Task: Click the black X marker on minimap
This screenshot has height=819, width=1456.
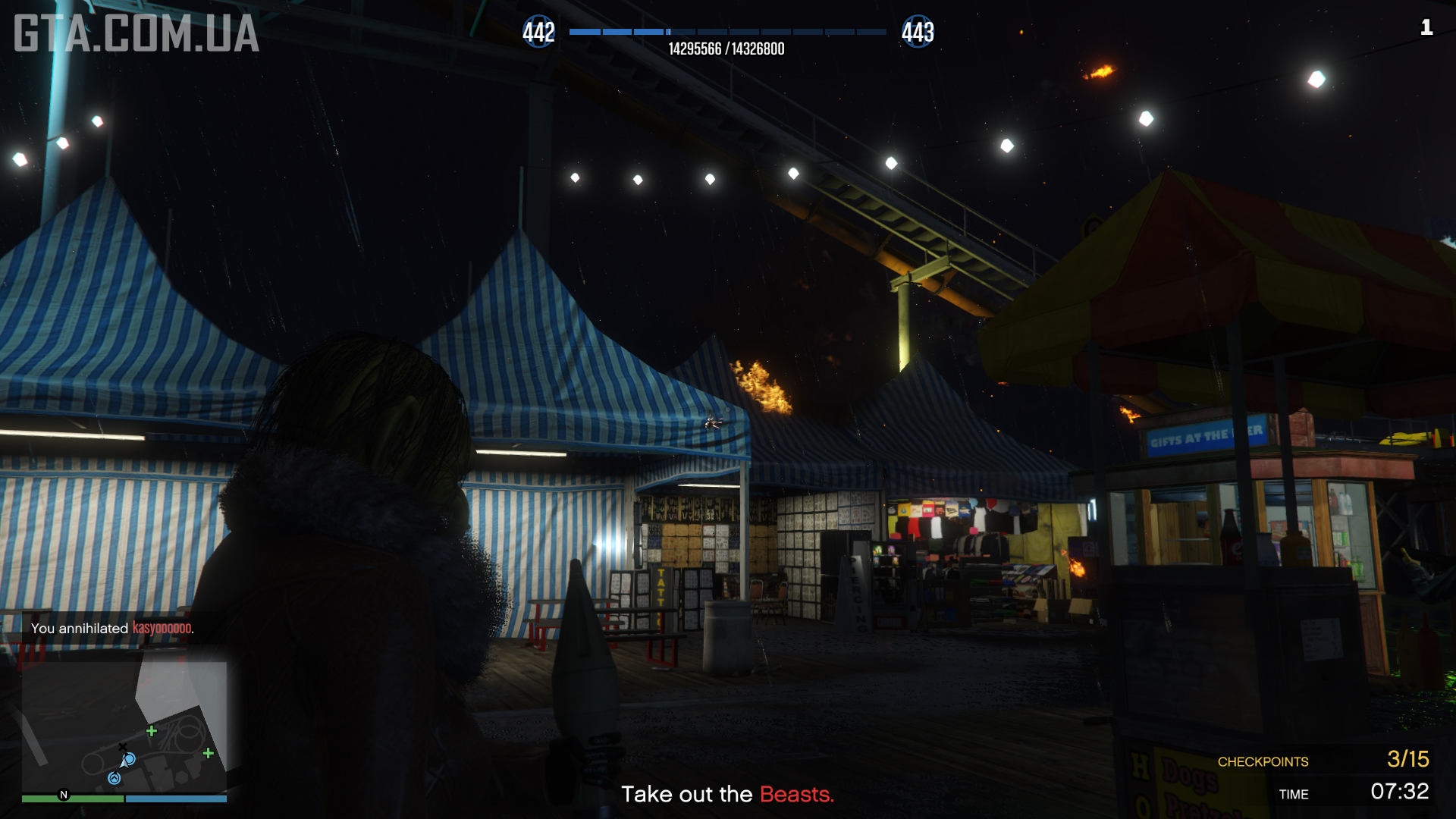Action: (x=123, y=747)
